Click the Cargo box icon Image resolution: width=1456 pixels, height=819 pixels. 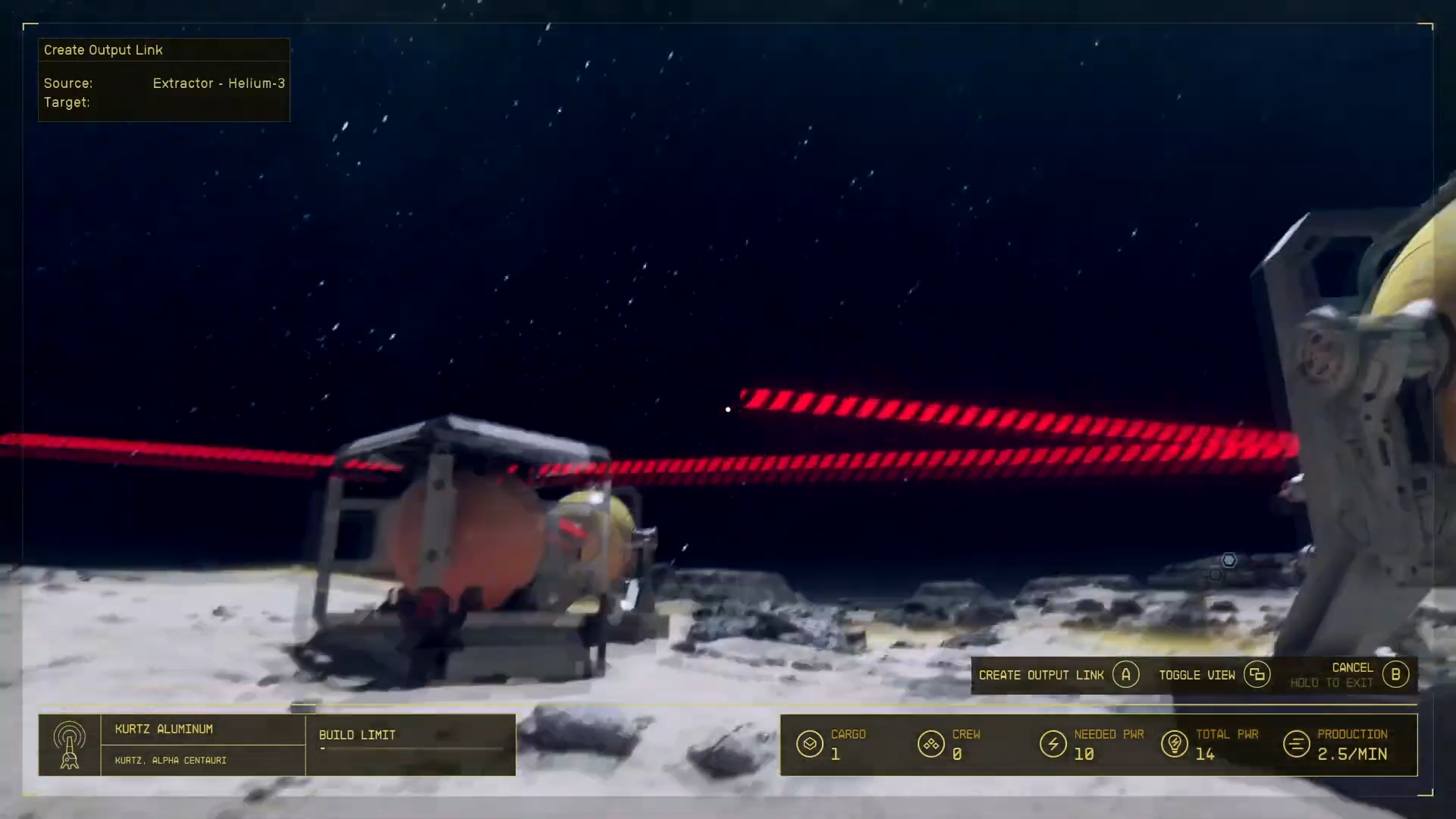(x=809, y=744)
